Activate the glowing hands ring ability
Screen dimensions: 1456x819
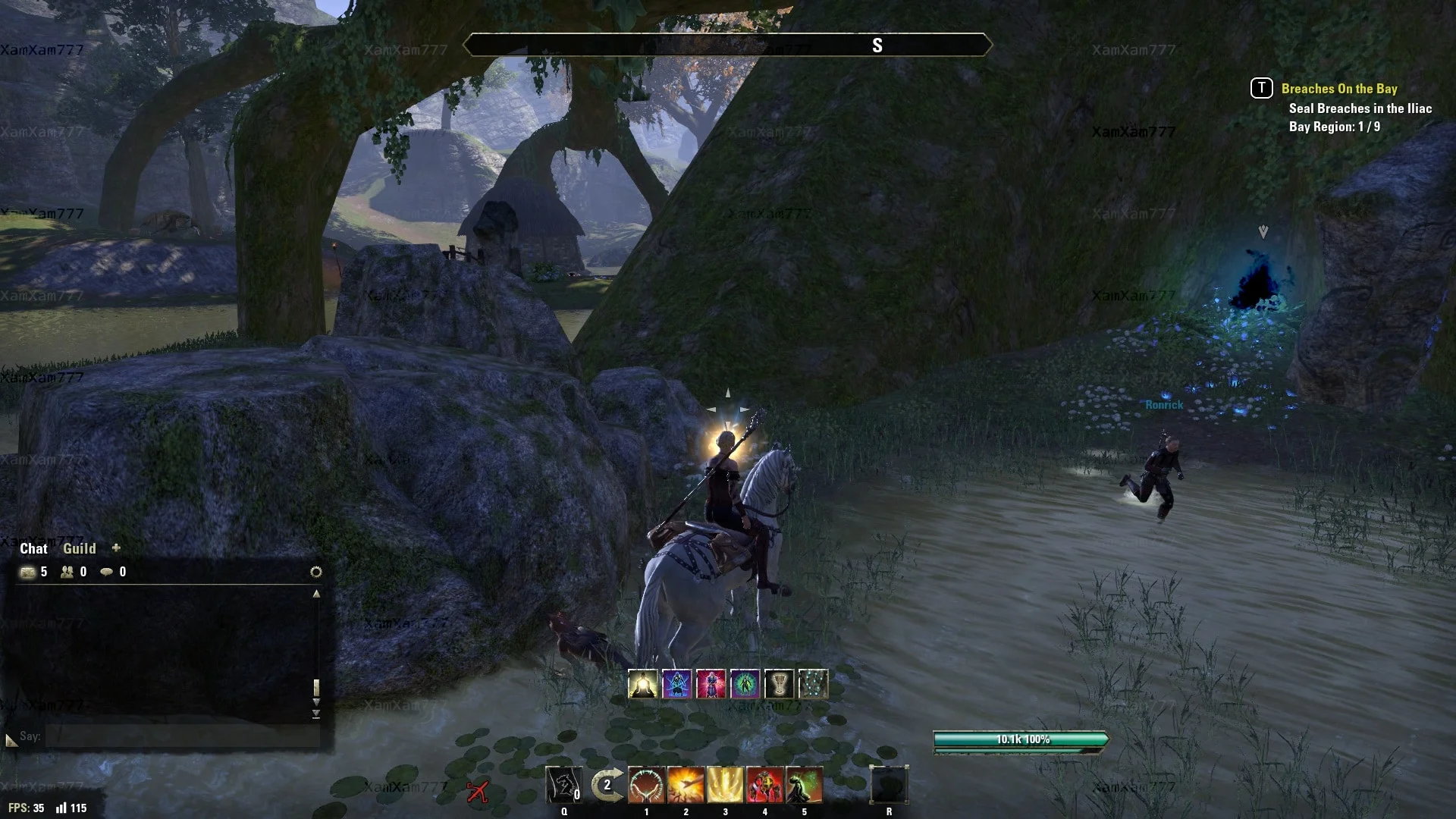coord(646,785)
